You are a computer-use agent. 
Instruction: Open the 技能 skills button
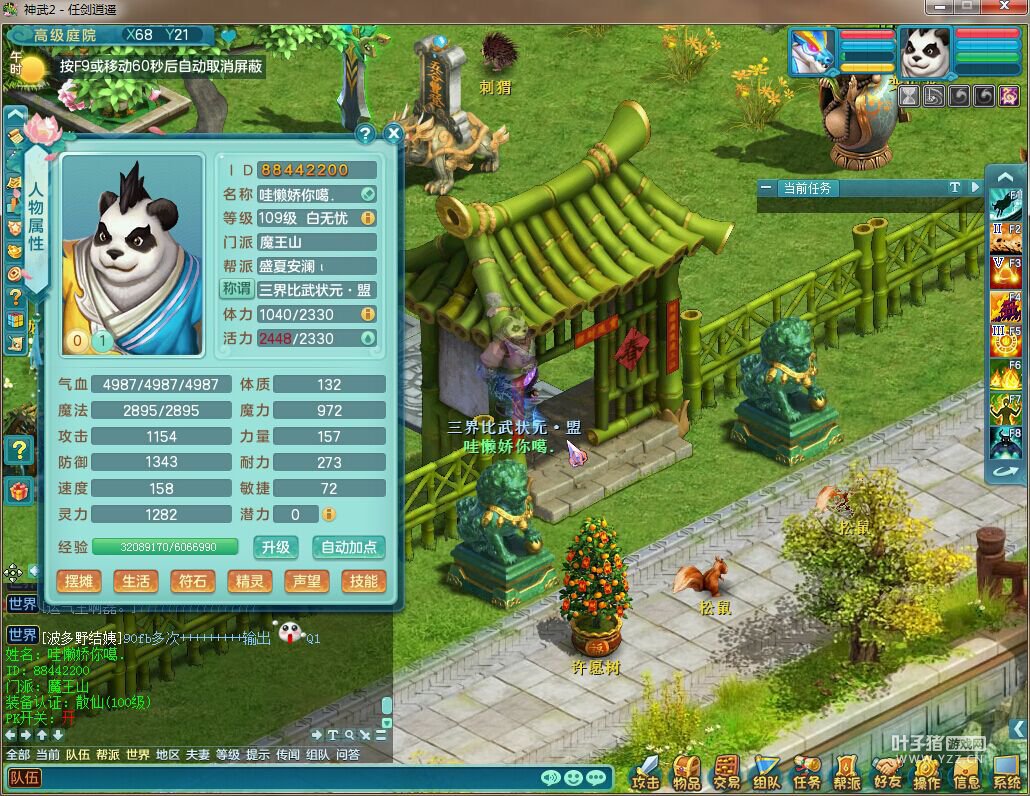363,581
